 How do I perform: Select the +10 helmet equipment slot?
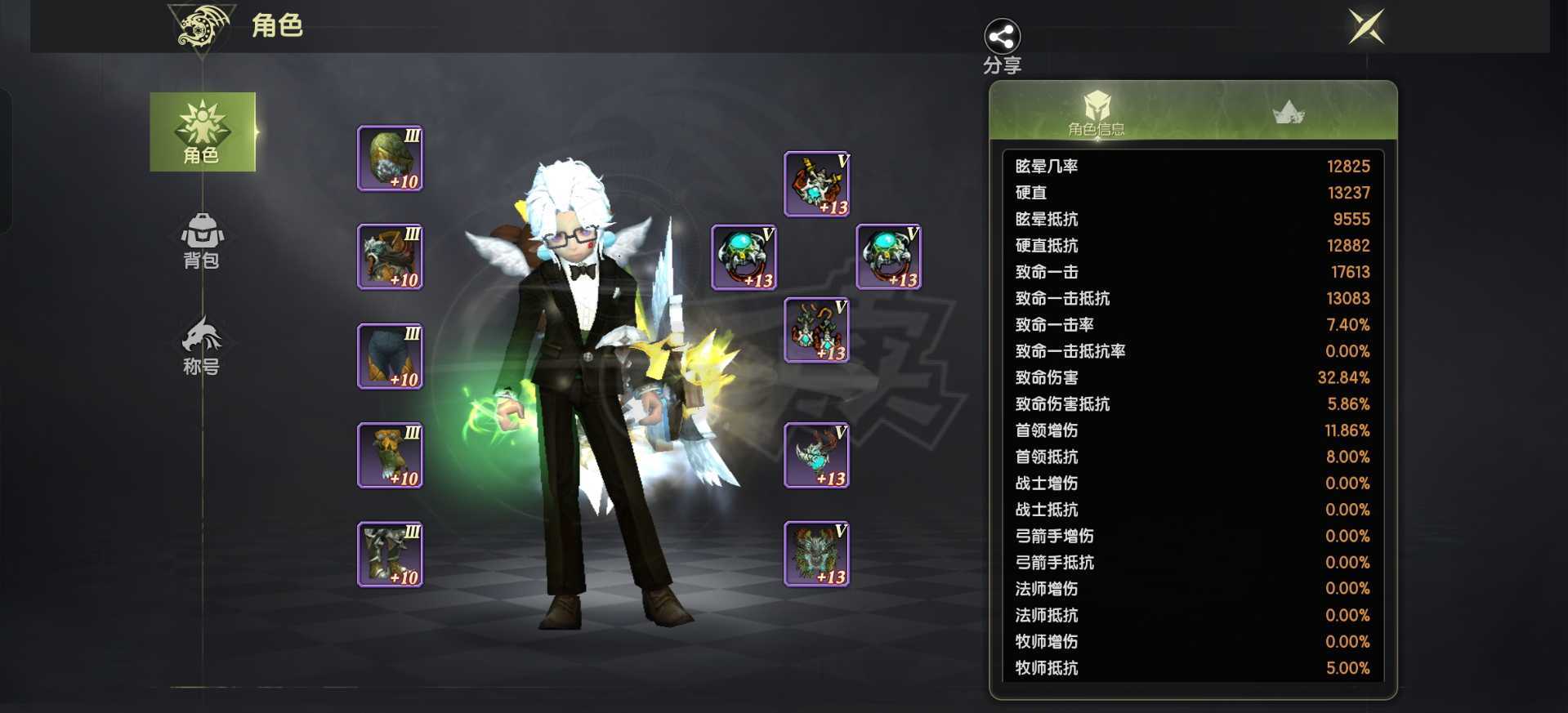click(x=390, y=158)
